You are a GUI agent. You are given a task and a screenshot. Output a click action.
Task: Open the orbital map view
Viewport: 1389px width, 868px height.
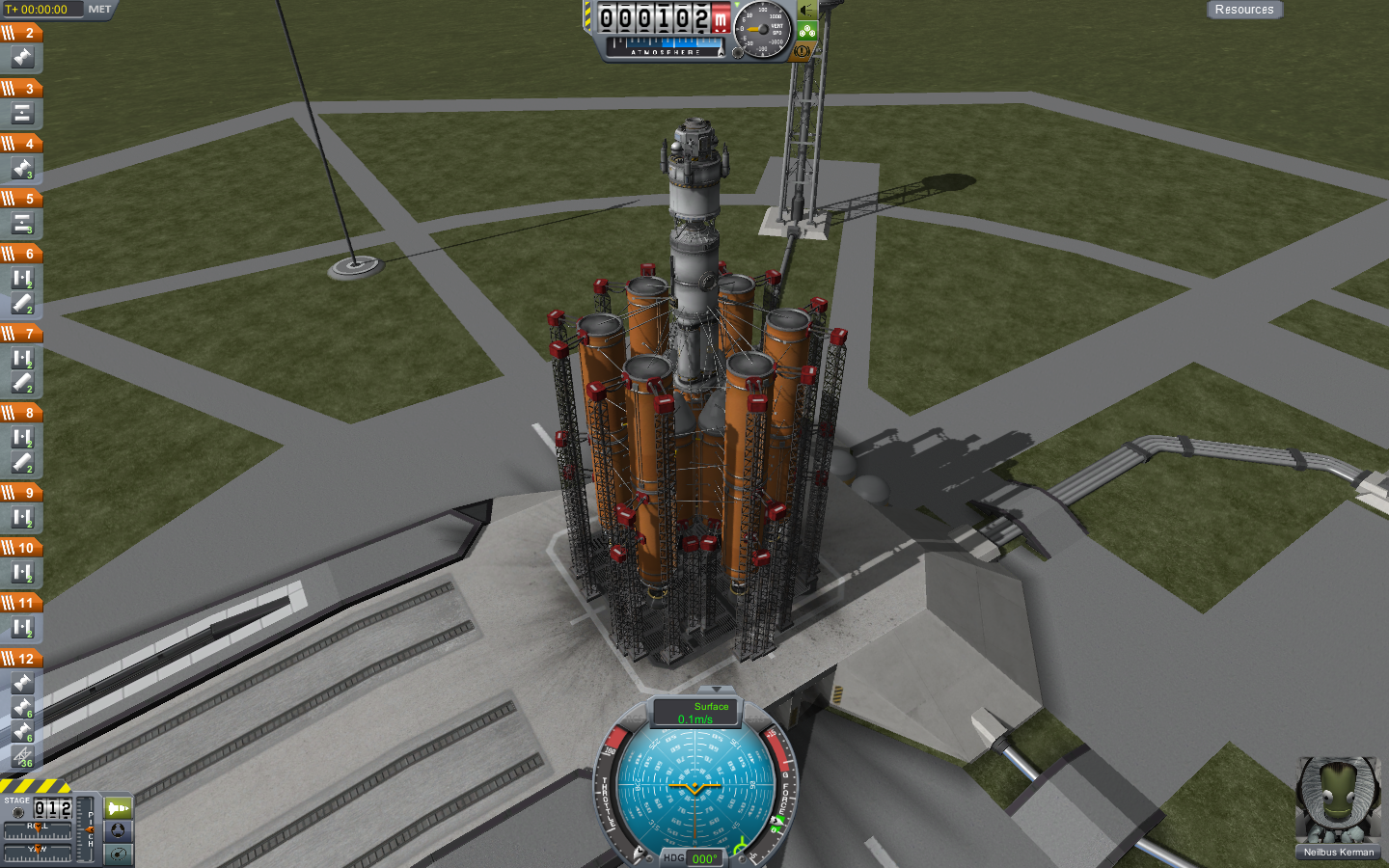[x=118, y=854]
